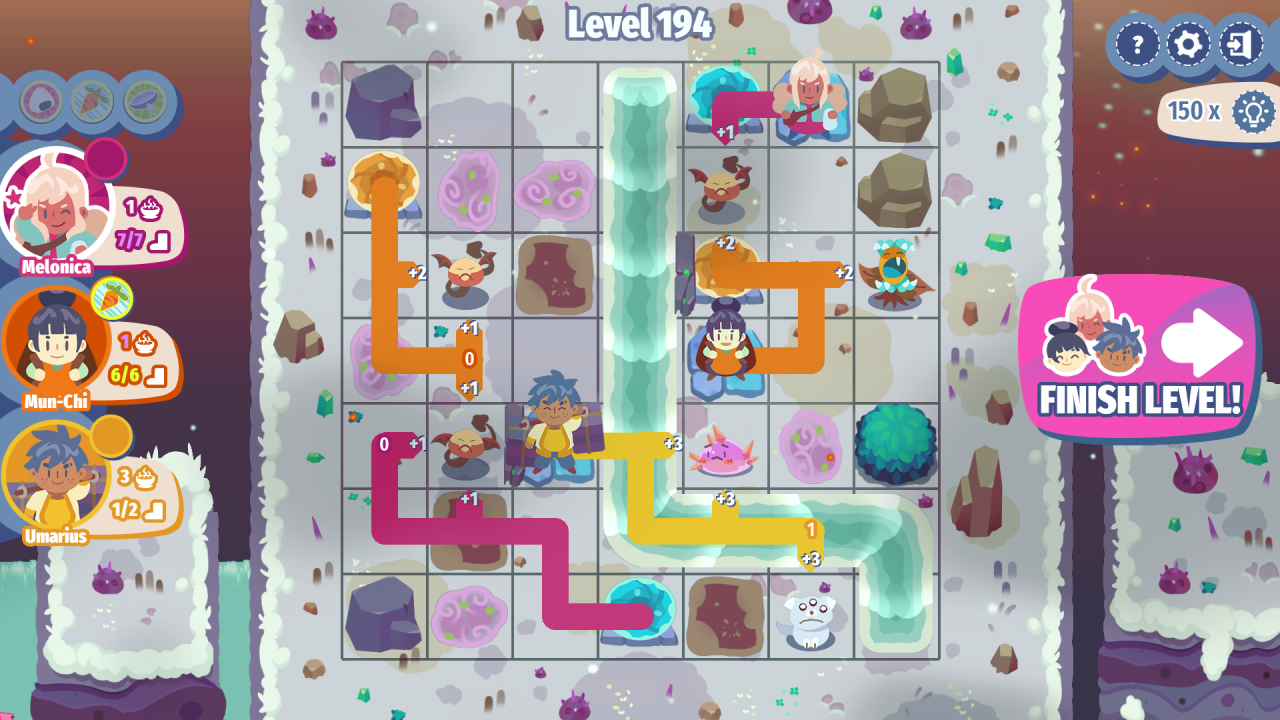Select Melonica's character portrait

55,207
